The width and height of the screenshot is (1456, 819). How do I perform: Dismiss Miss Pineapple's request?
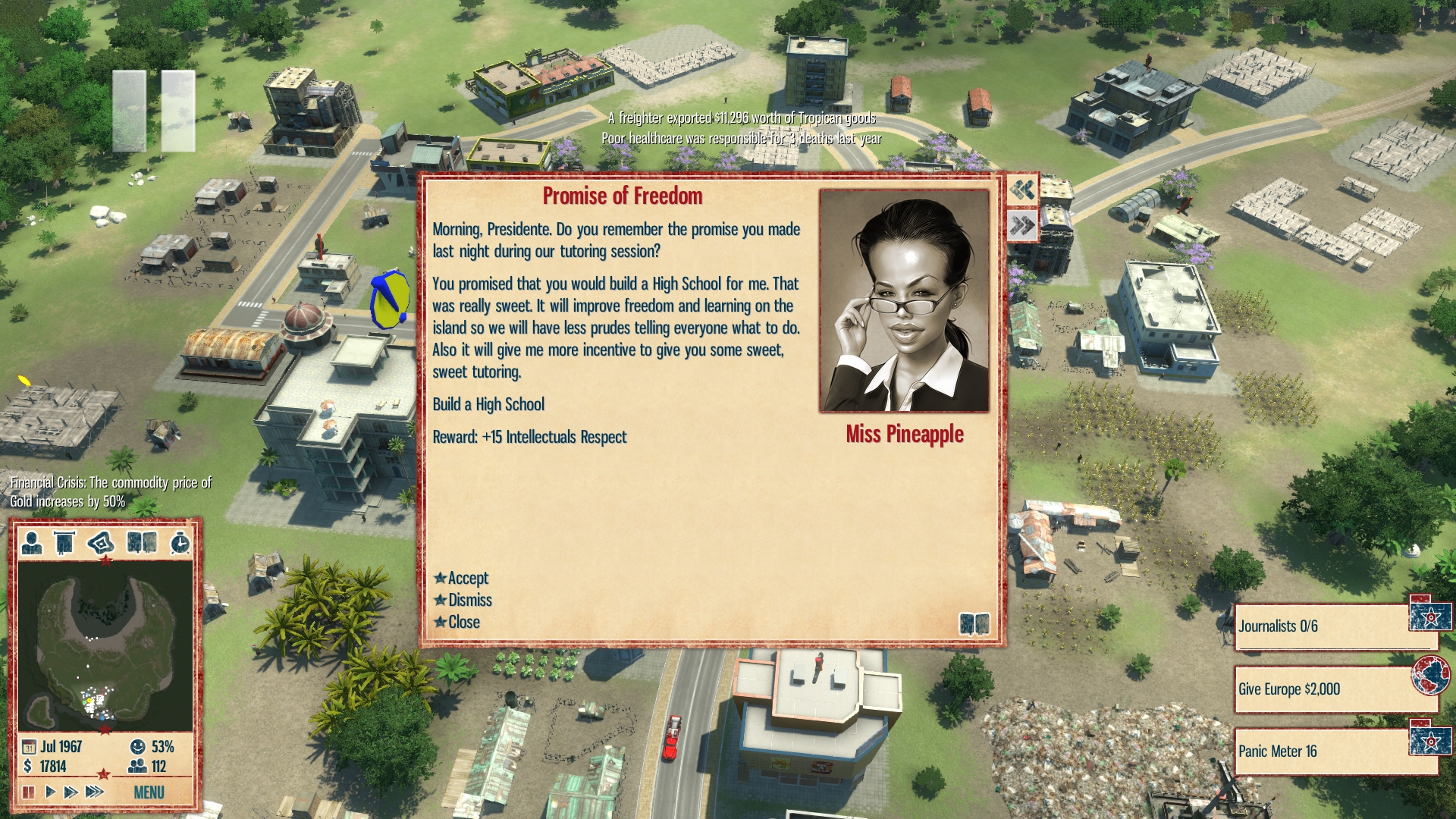point(469,601)
